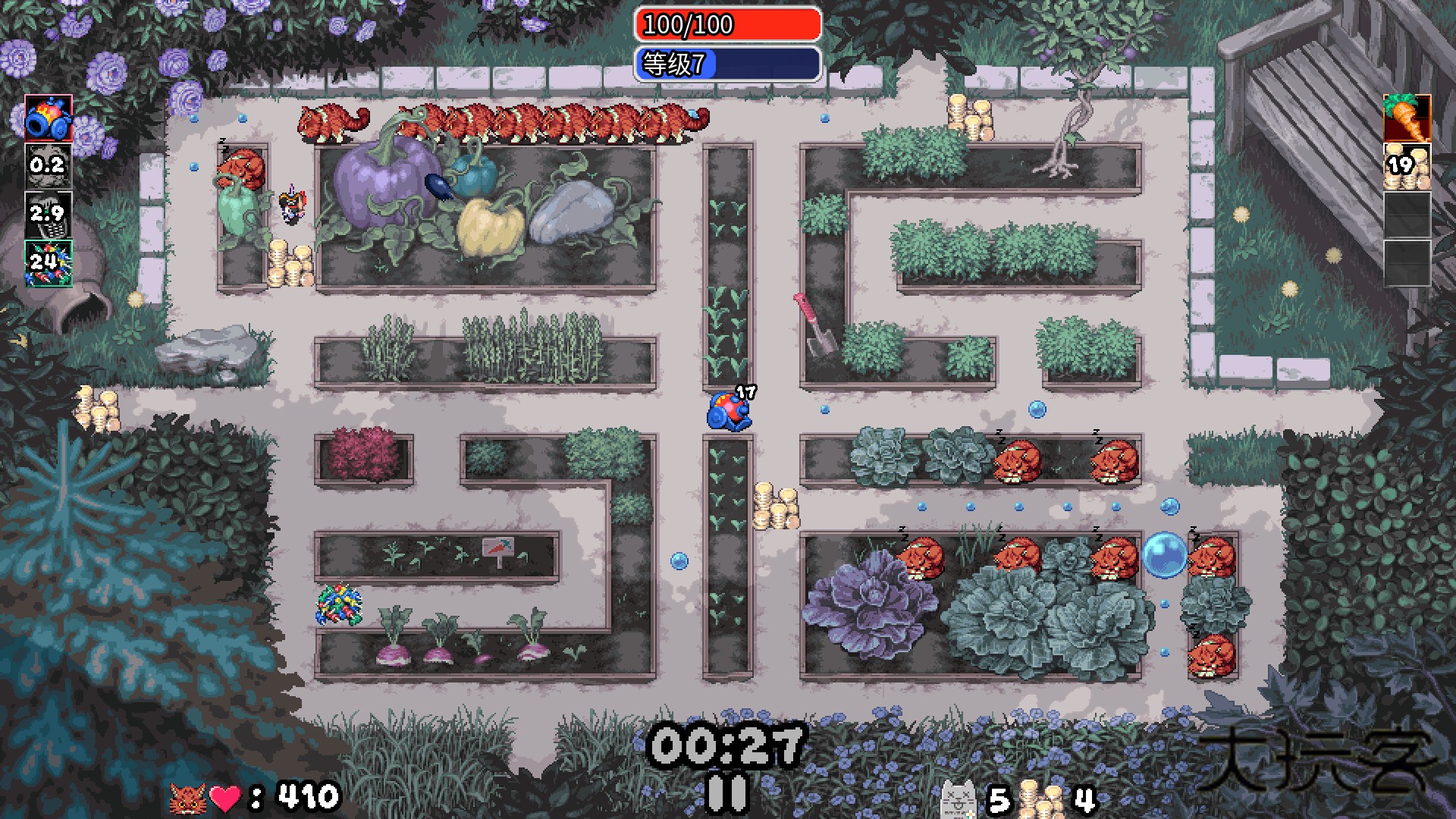Click the red 100/100 health bar

pyautogui.click(x=726, y=26)
